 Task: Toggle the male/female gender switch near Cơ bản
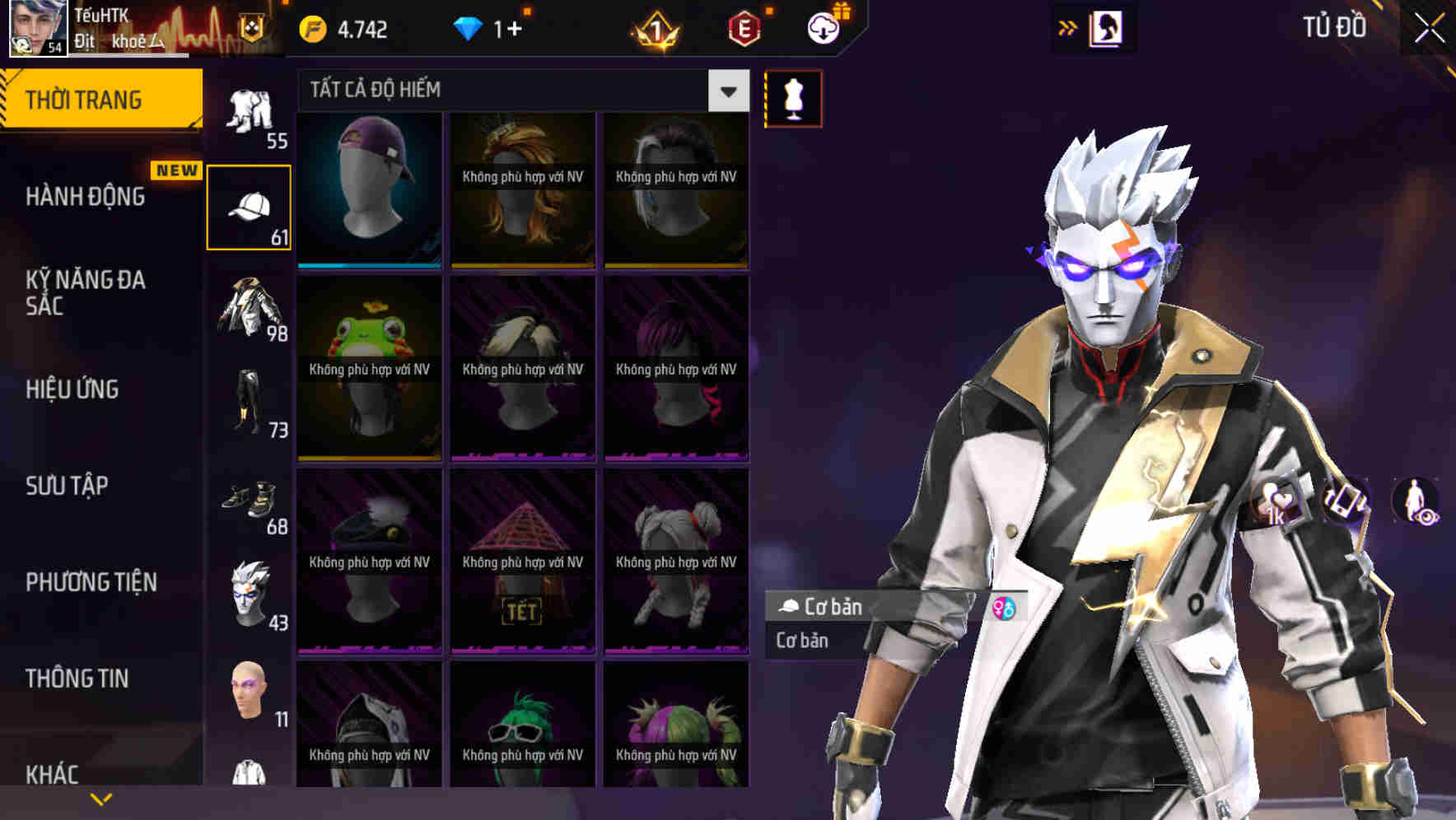(1003, 607)
